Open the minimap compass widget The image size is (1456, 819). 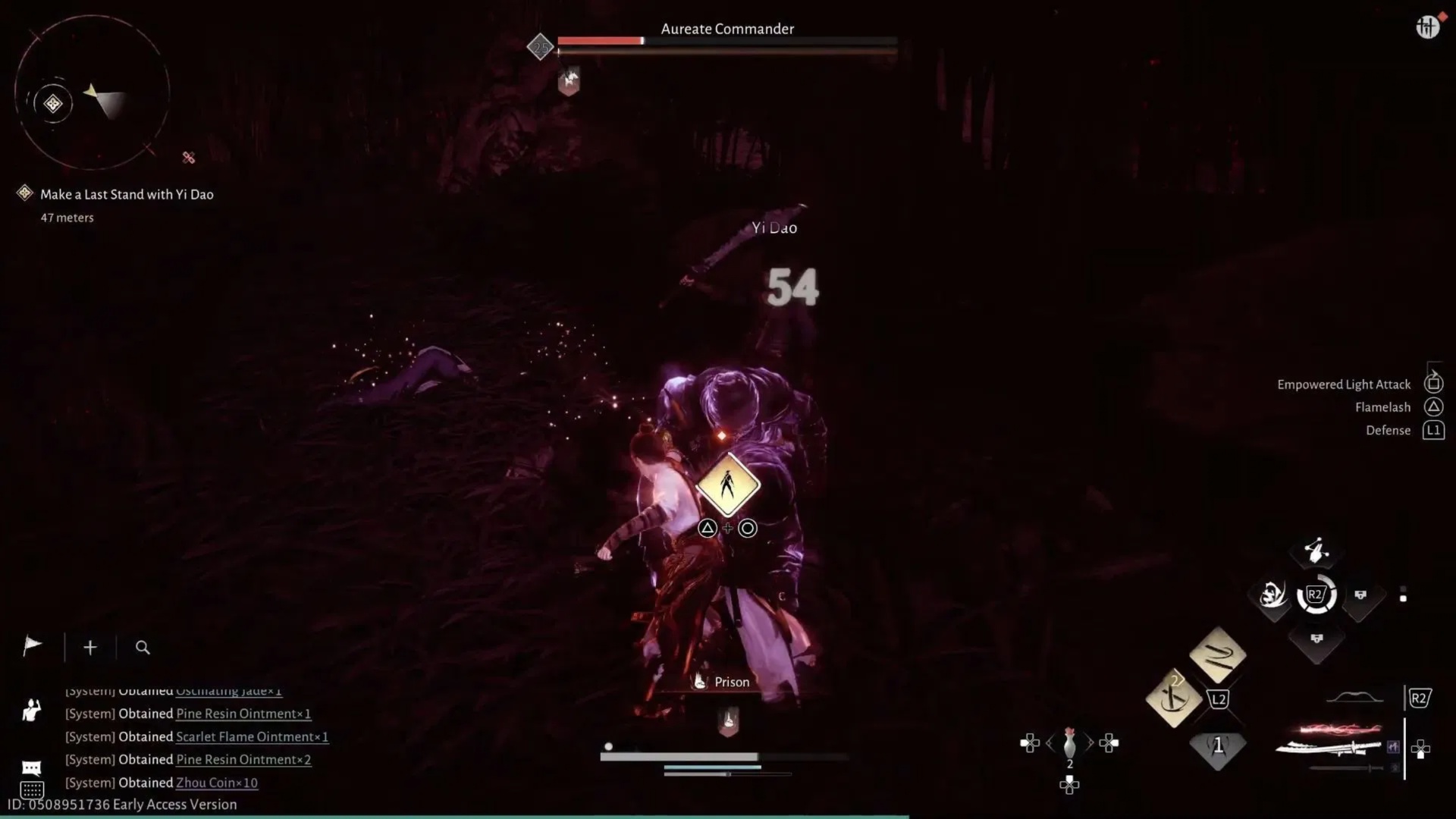[x=91, y=91]
